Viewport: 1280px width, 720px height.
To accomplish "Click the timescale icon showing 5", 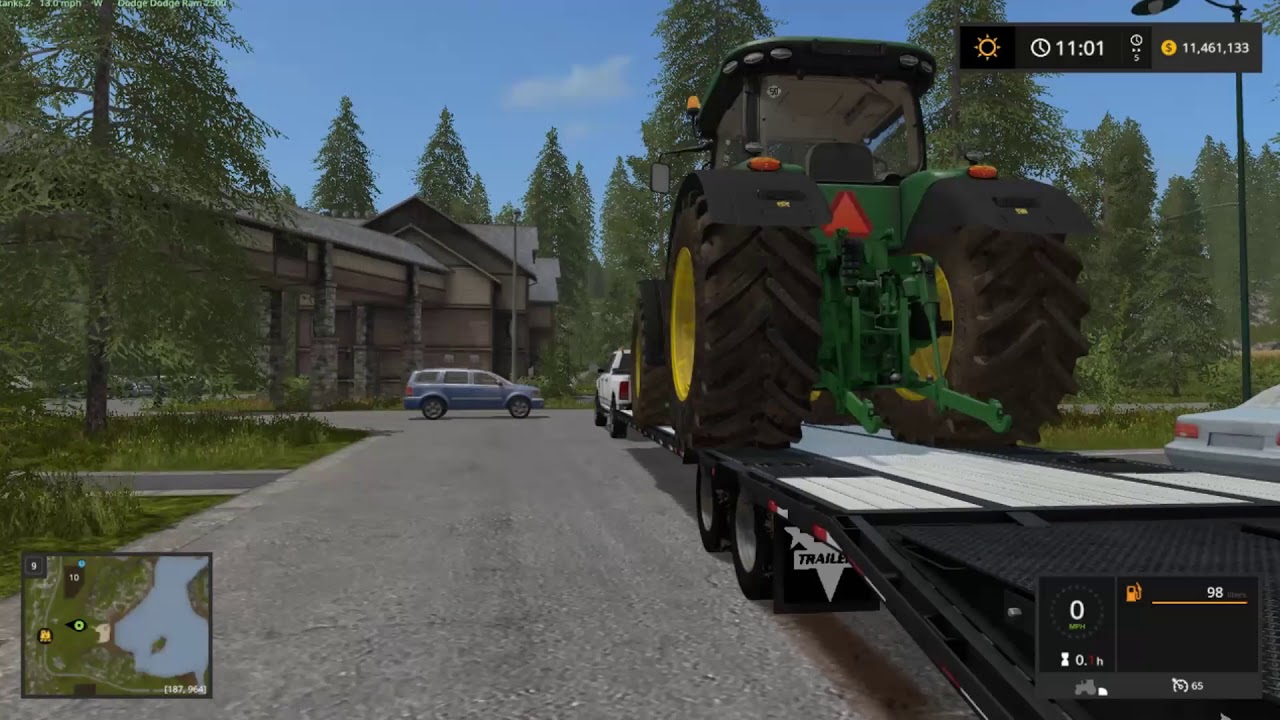I will 1134,47.
